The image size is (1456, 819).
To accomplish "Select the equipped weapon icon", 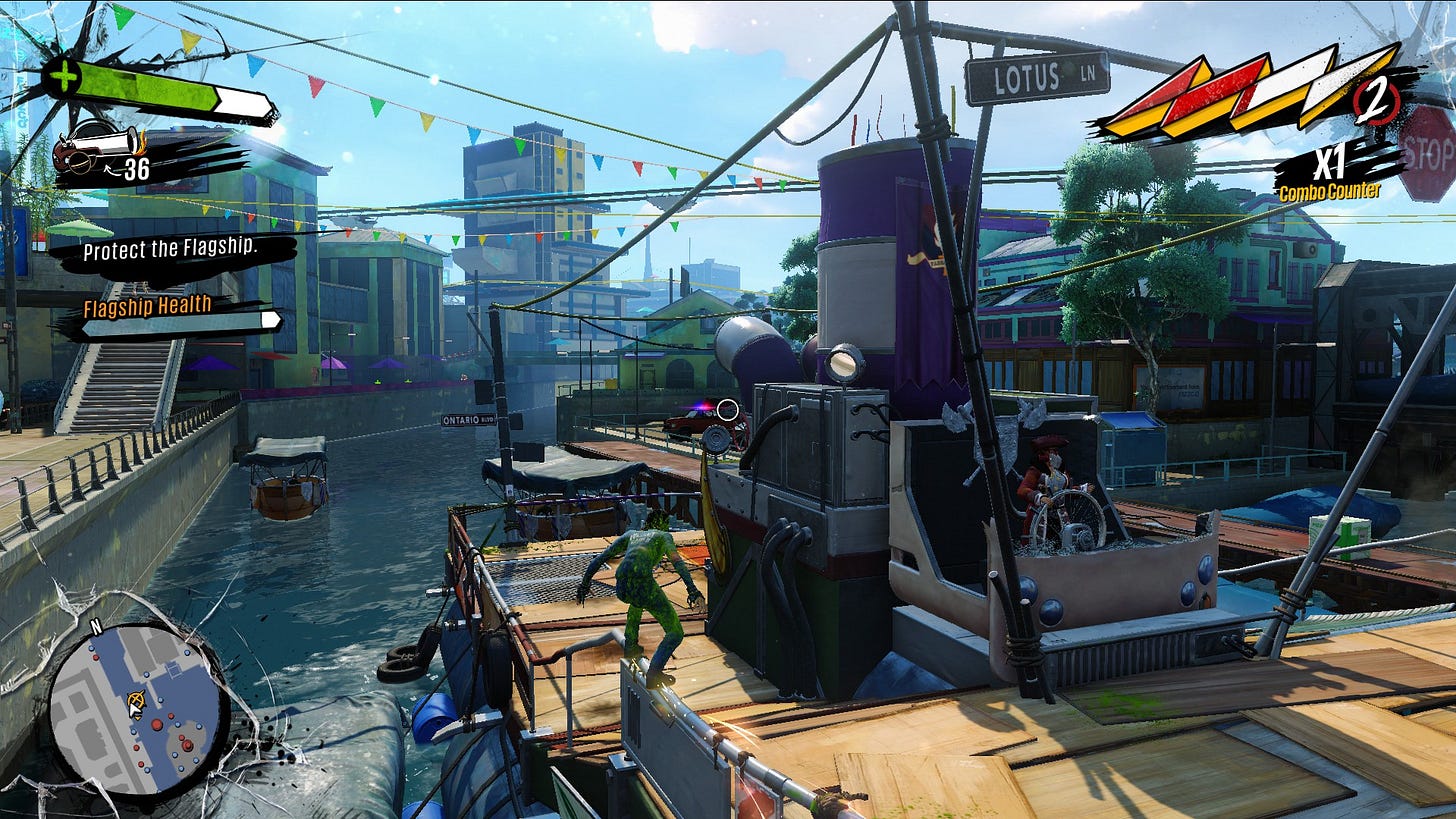I will [x=97, y=150].
